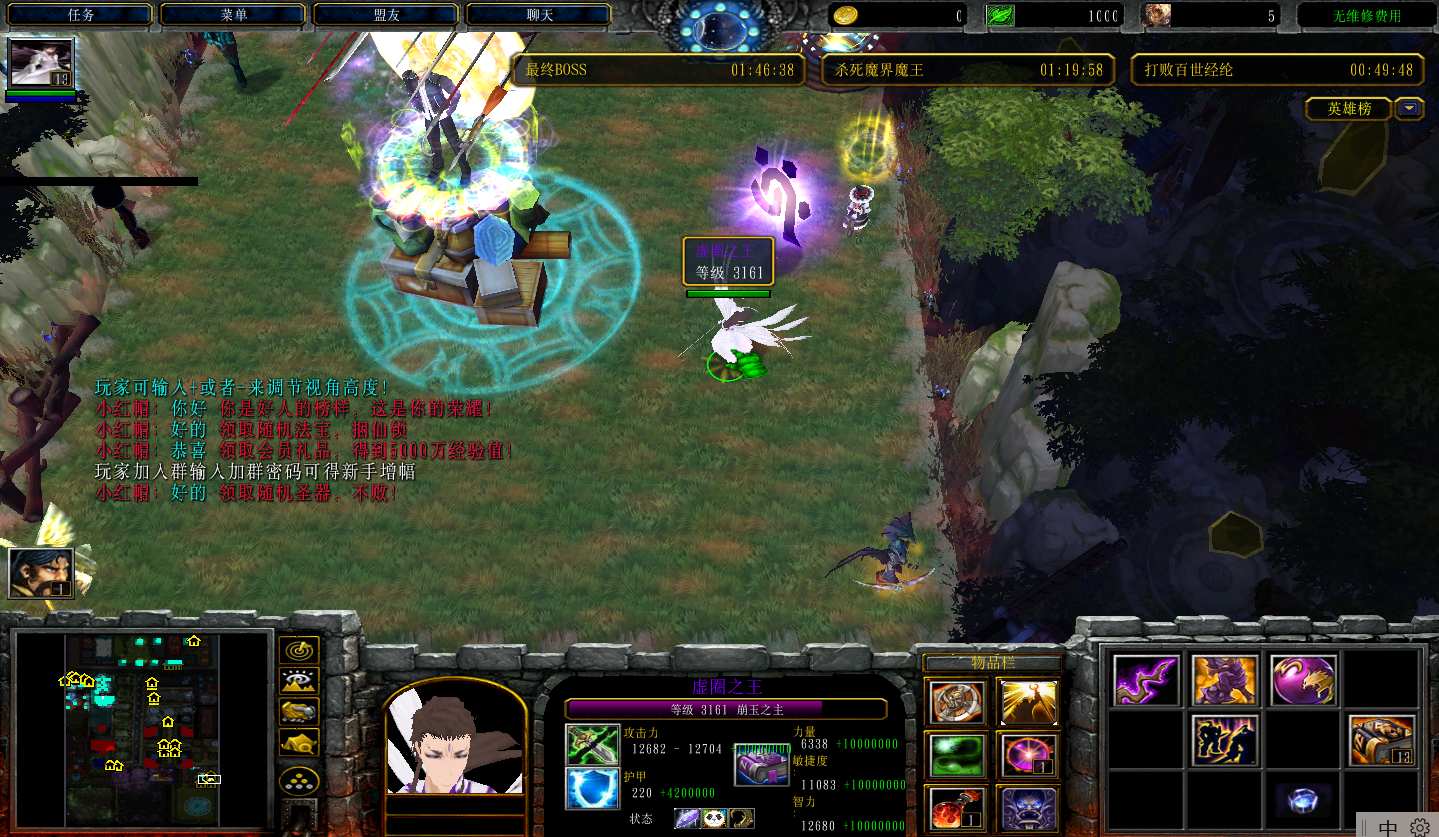
Task: Toggle minimap terrain display button
Action: point(299,681)
